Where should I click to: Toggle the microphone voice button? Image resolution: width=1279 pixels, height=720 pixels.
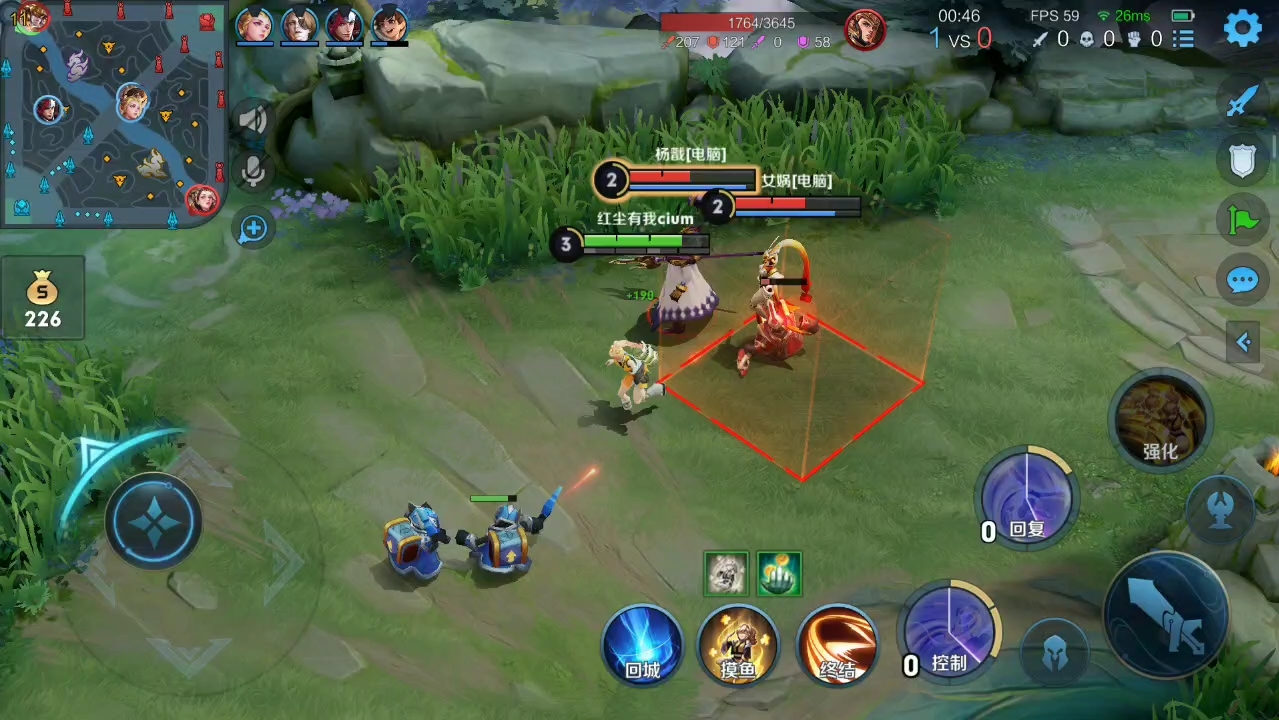(254, 171)
